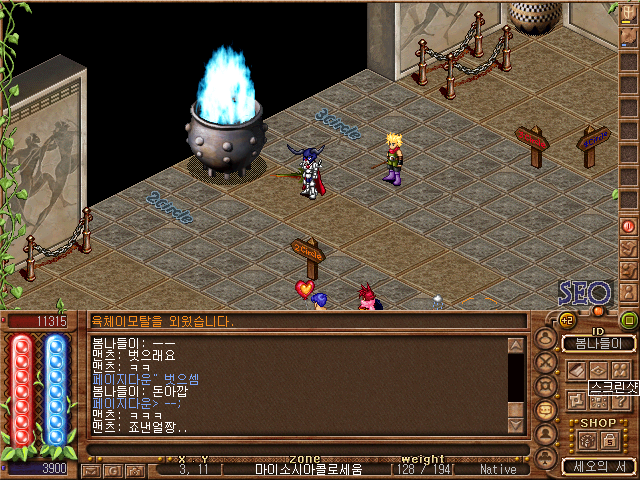Click the green square round button
The height and width of the screenshot is (480, 640).
pyautogui.click(x=628, y=320)
